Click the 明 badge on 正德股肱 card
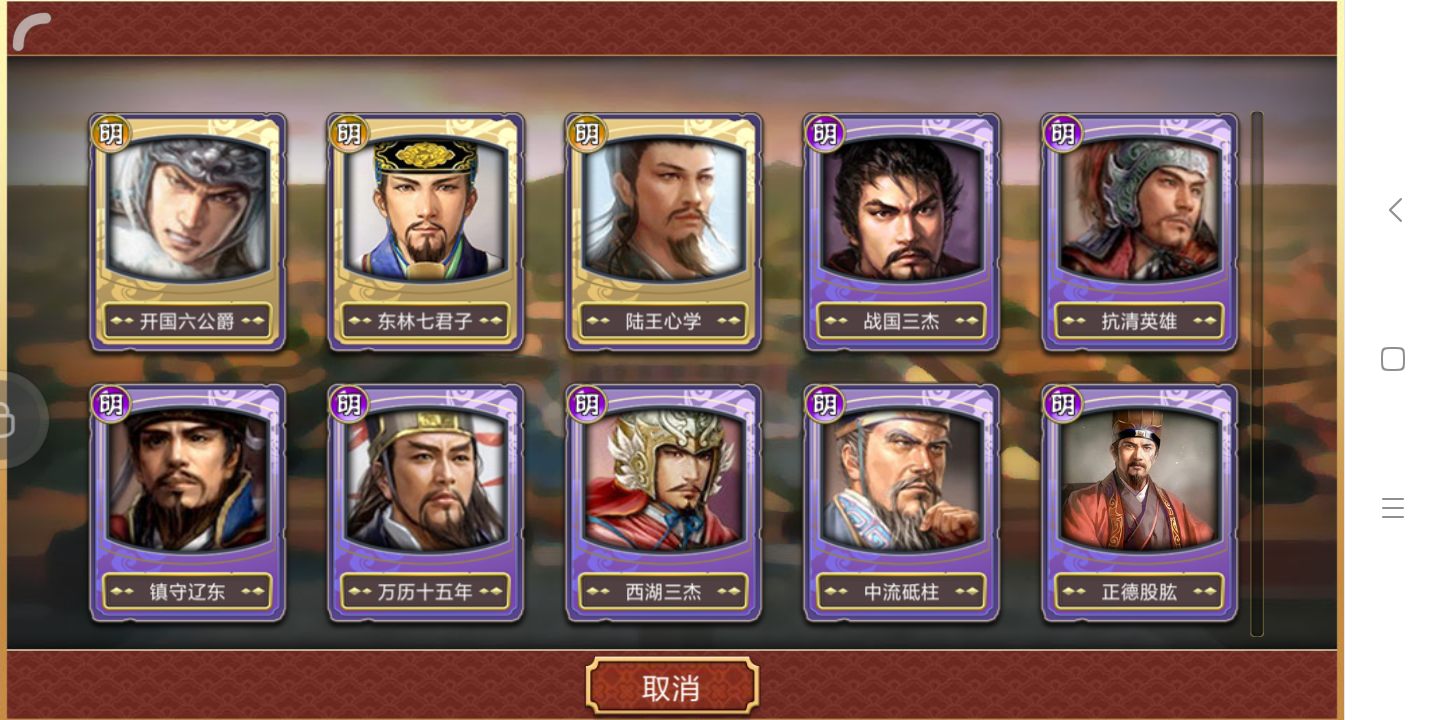Viewport: 1440px width, 720px height. point(1062,404)
